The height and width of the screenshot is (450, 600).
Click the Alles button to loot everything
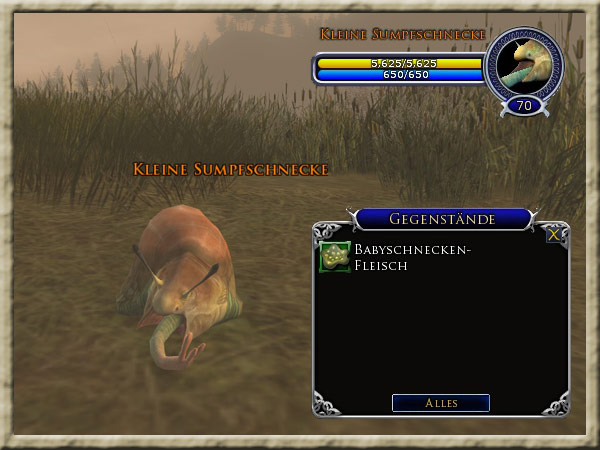tap(441, 403)
